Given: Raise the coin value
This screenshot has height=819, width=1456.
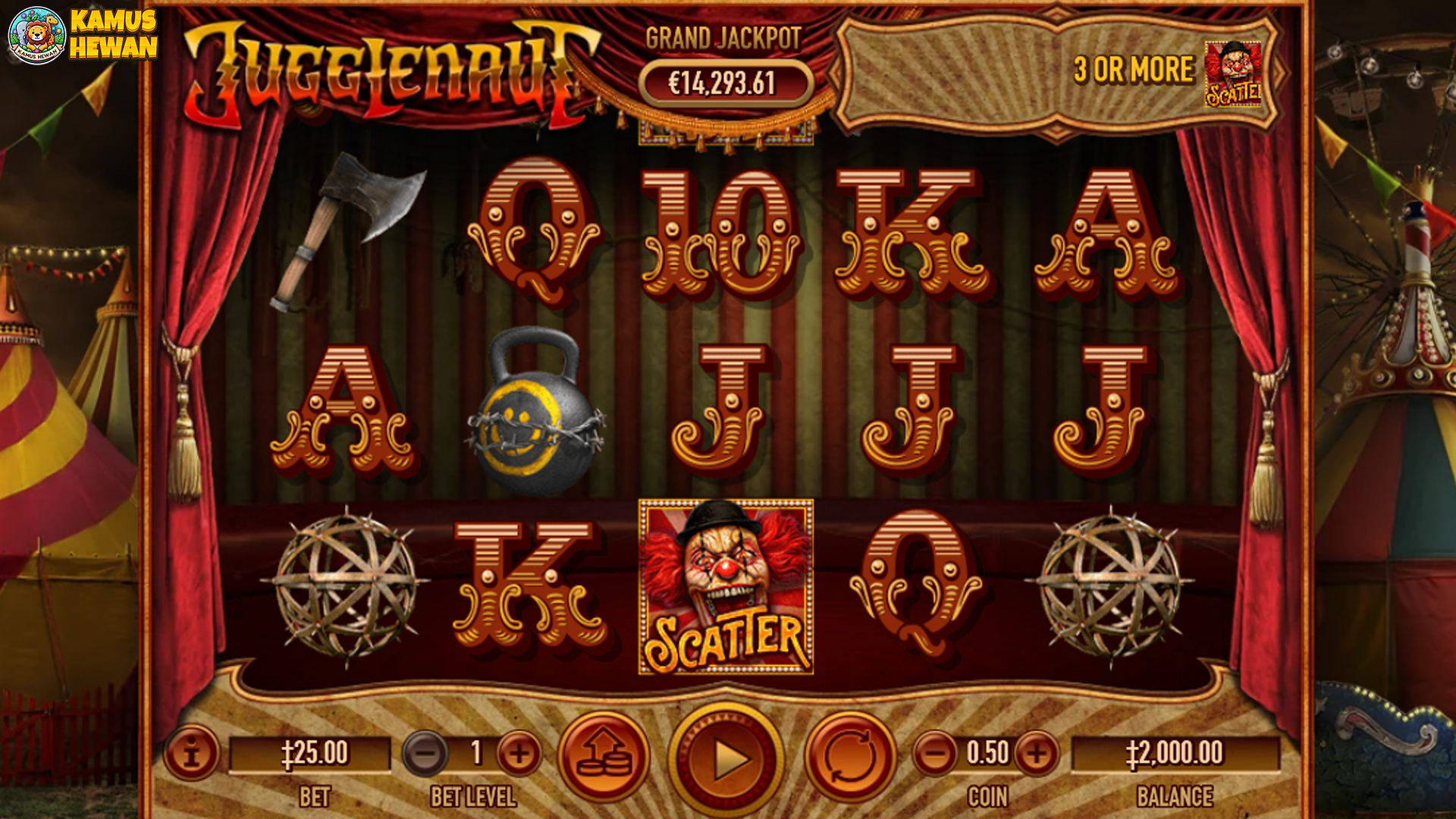Looking at the screenshot, I should click(x=1037, y=753).
